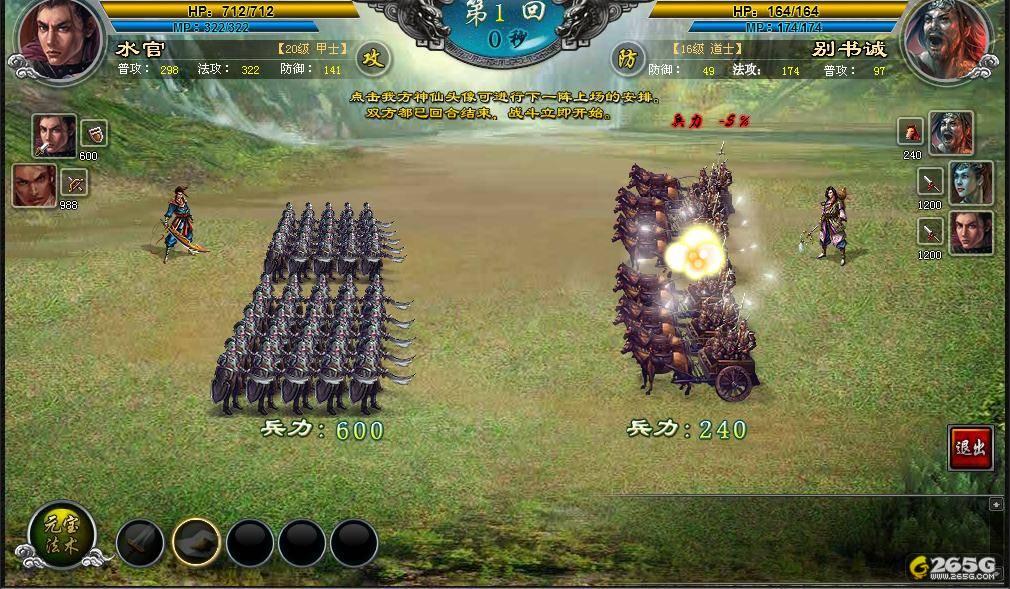Viewport: 1010px width, 589px height.
Task: Click the round 防 defense badge
Action: [x=627, y=58]
